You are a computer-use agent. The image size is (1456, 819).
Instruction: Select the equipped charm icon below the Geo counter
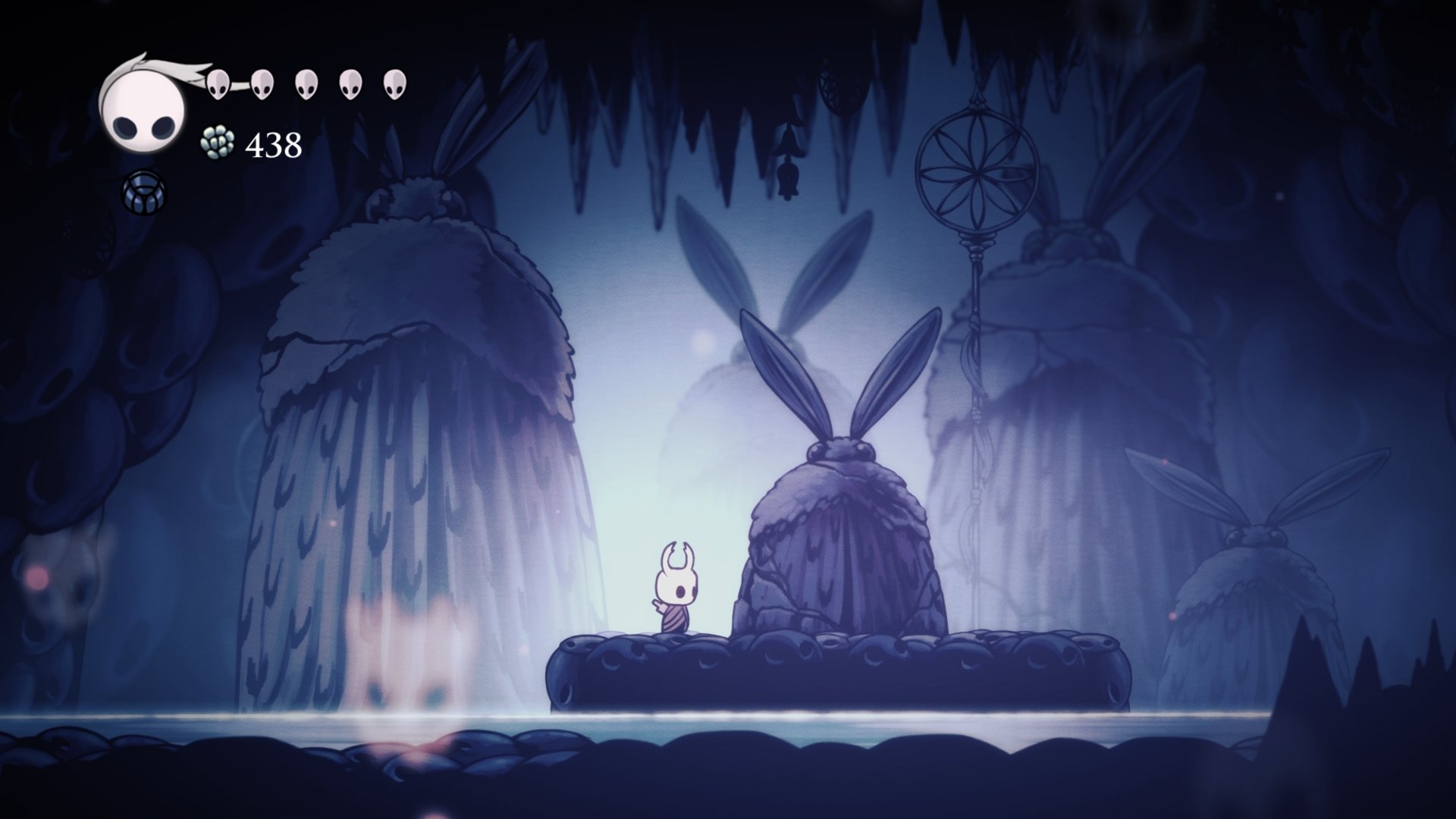144,192
